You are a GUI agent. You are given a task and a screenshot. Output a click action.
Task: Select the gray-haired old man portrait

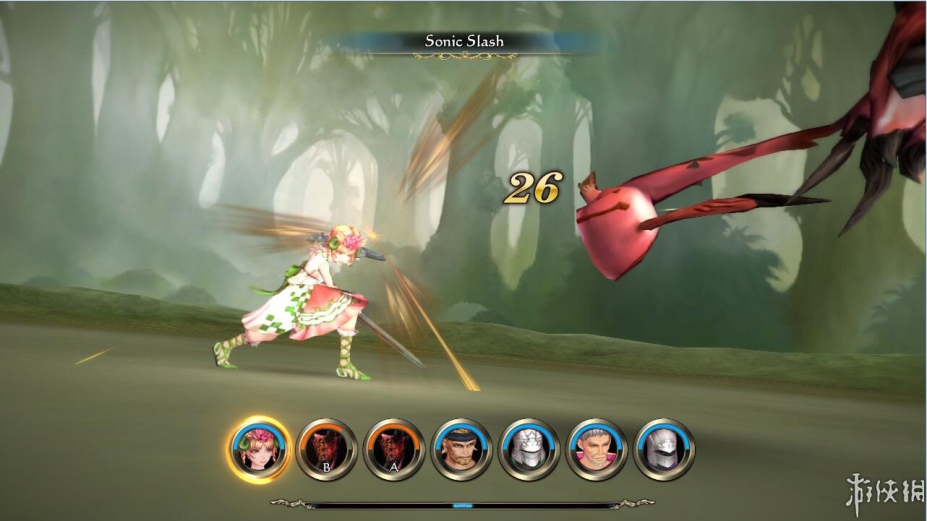[x=597, y=449]
